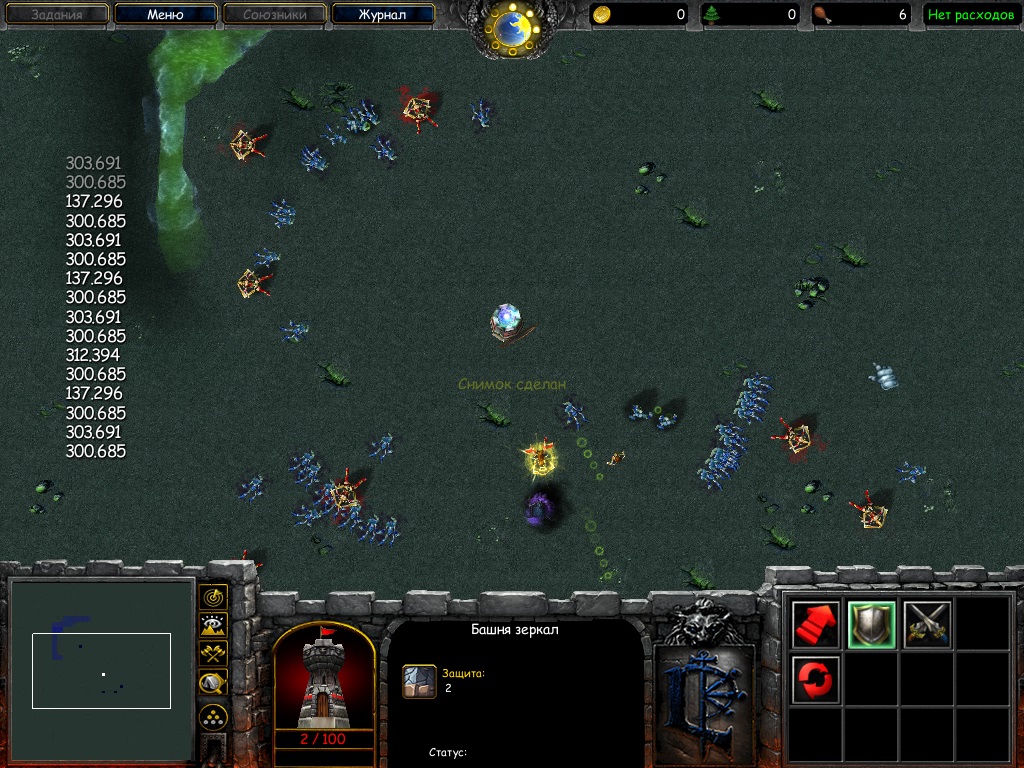1024x768 pixels.
Task: Select the highlighted silver shield command
Action: (871, 625)
